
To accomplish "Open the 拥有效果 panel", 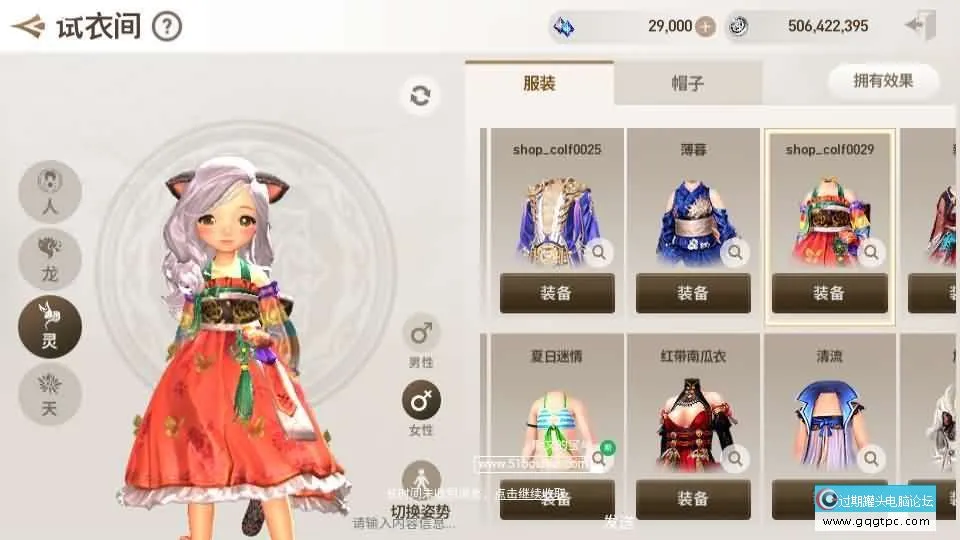I will pyautogui.click(x=883, y=81).
